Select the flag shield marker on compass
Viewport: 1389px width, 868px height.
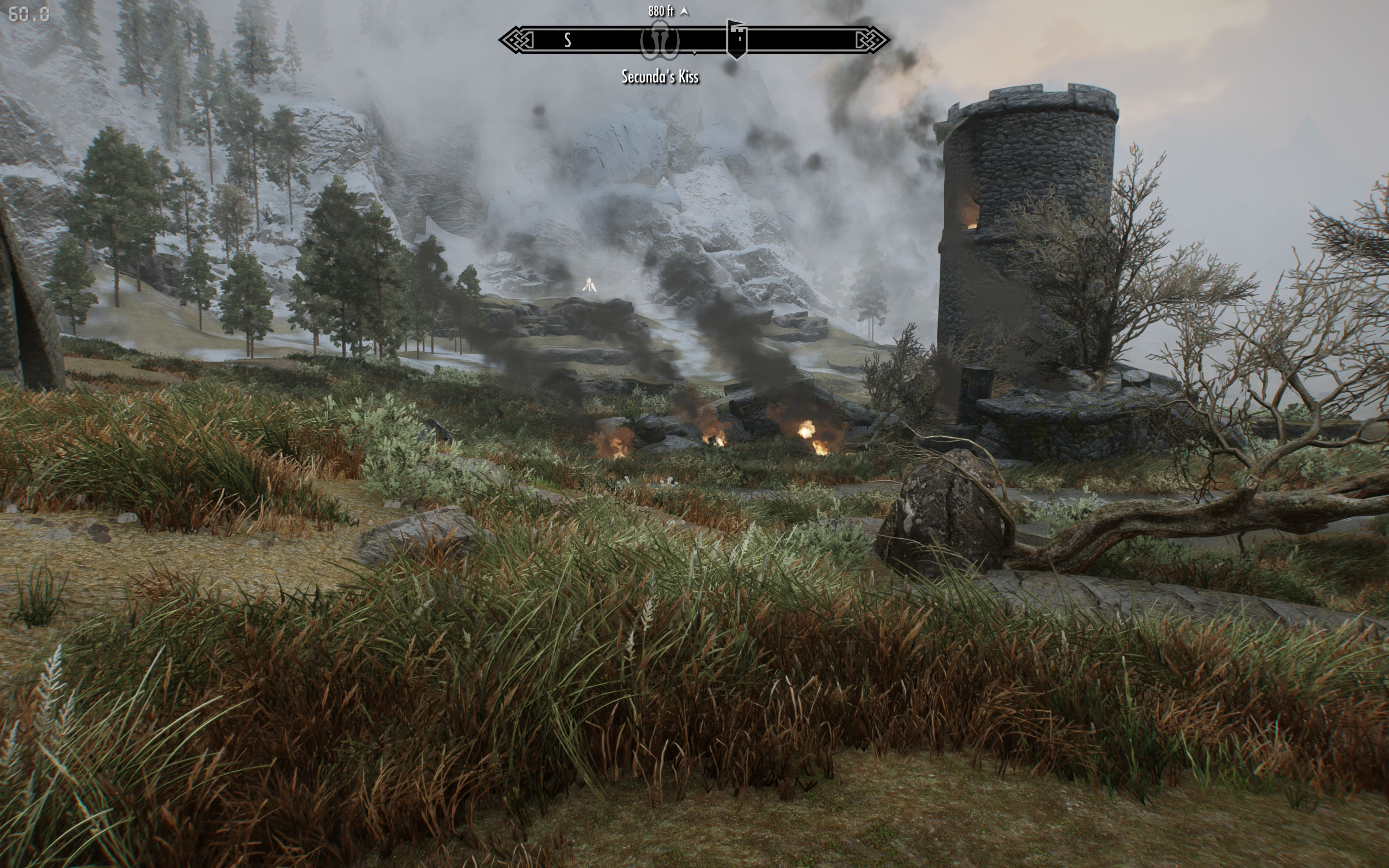(x=736, y=39)
